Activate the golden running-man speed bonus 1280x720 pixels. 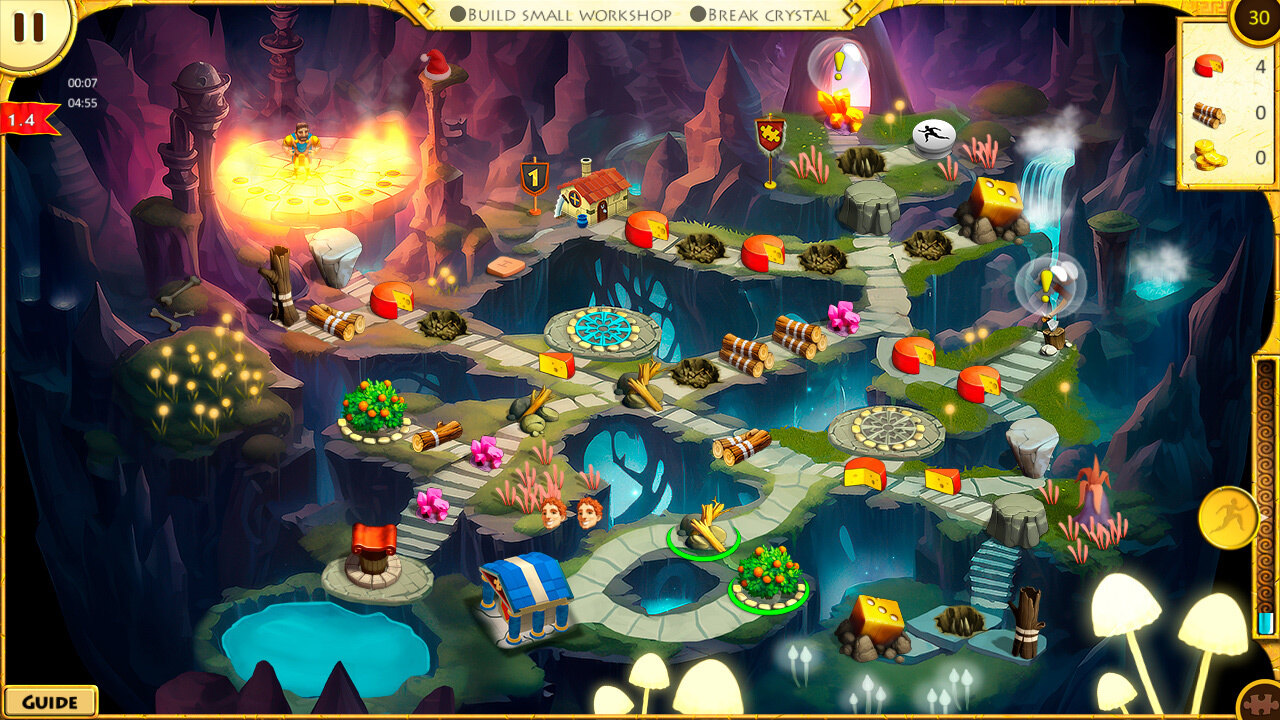(x=1227, y=517)
